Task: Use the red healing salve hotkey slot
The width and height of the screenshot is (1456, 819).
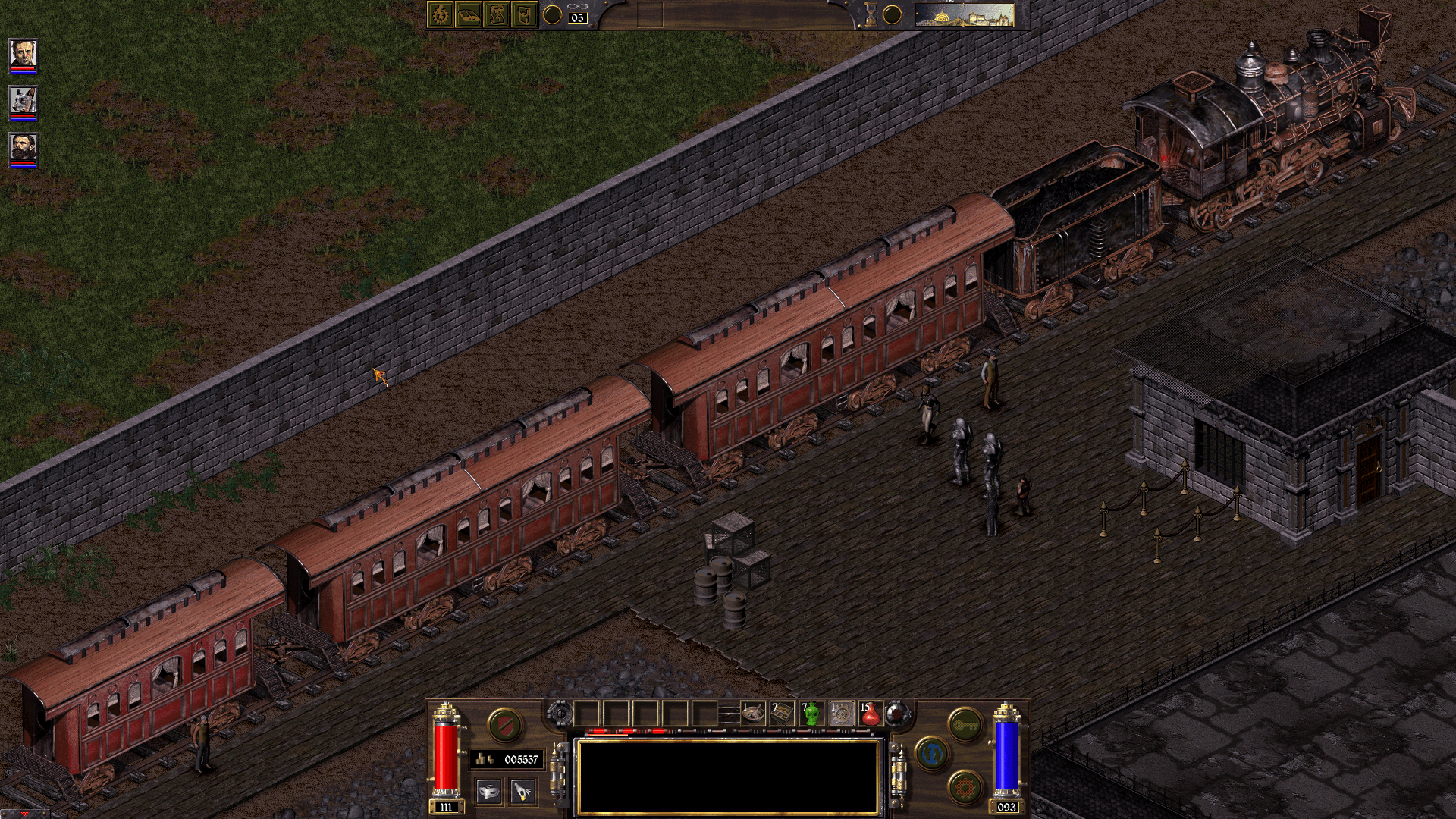Action: 870,714
